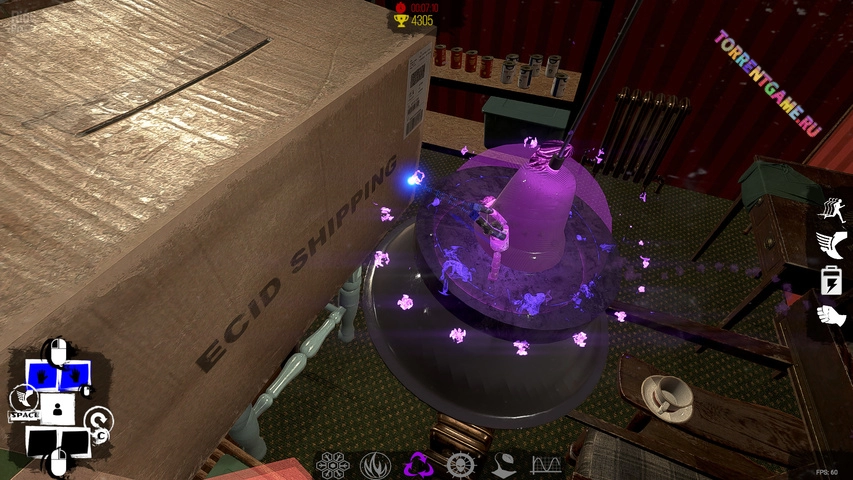This screenshot has width=853, height=480.
Task: Select the alien face wheel icon
Action: [460, 465]
